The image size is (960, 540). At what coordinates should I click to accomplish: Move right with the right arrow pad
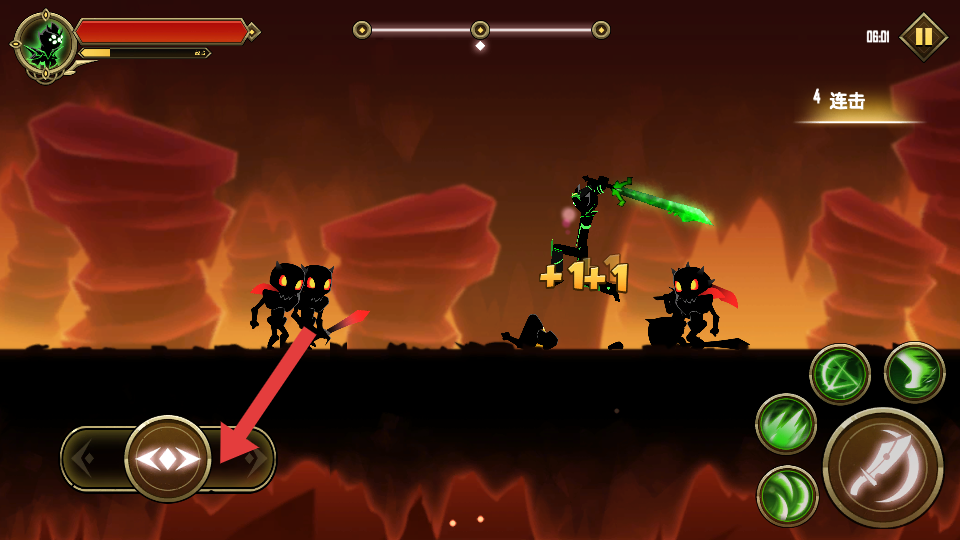[250, 459]
